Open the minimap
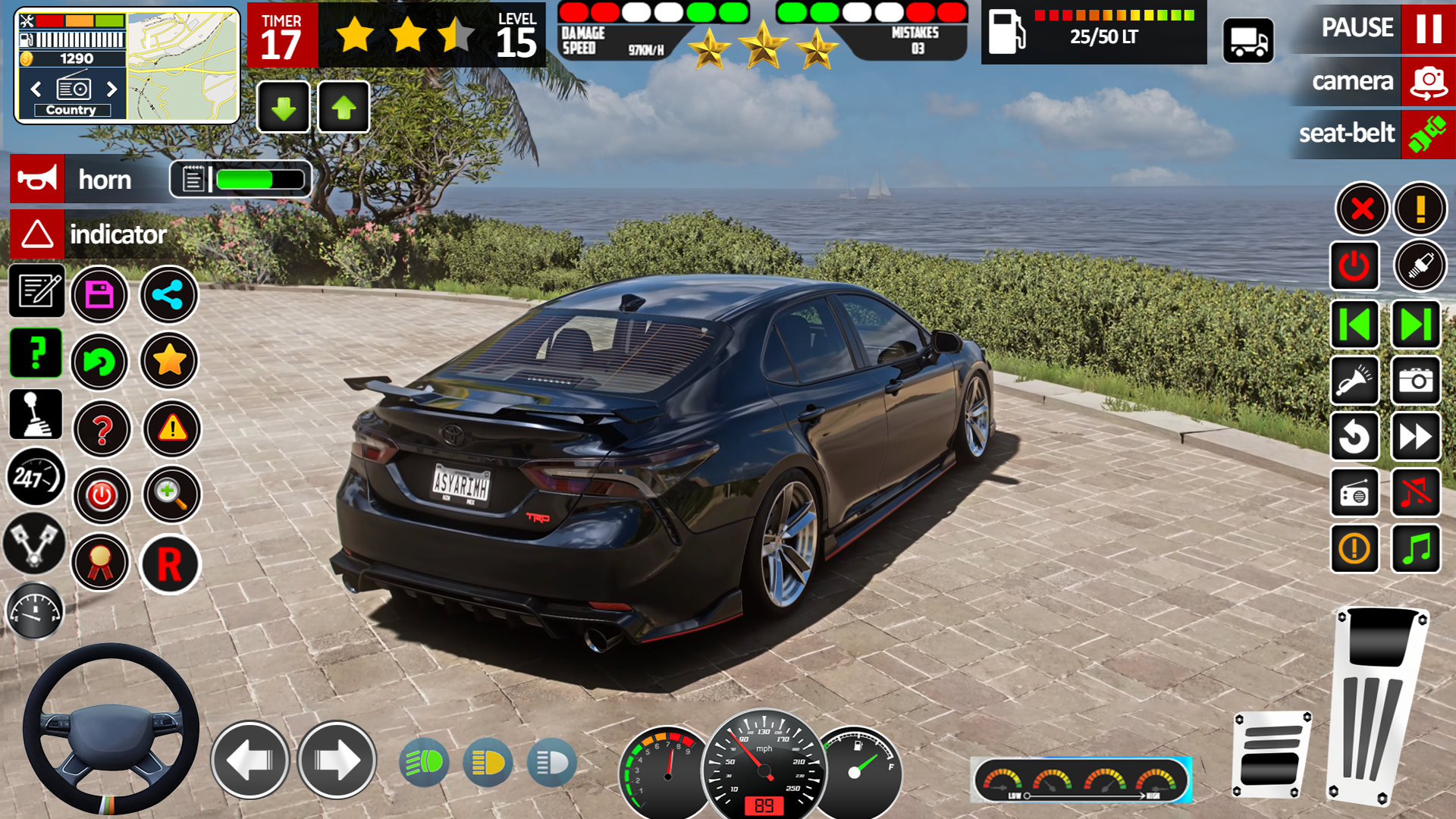The height and width of the screenshot is (819, 1456). 182,67
